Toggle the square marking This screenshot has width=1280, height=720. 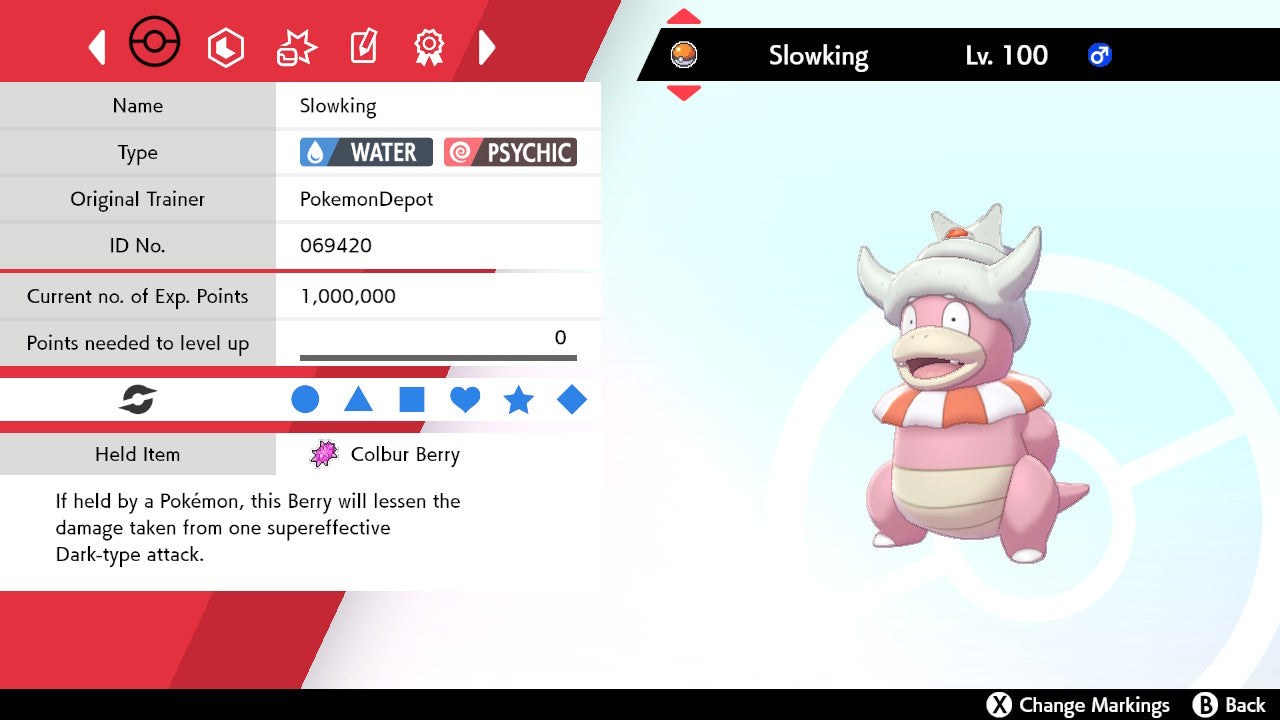[412, 400]
